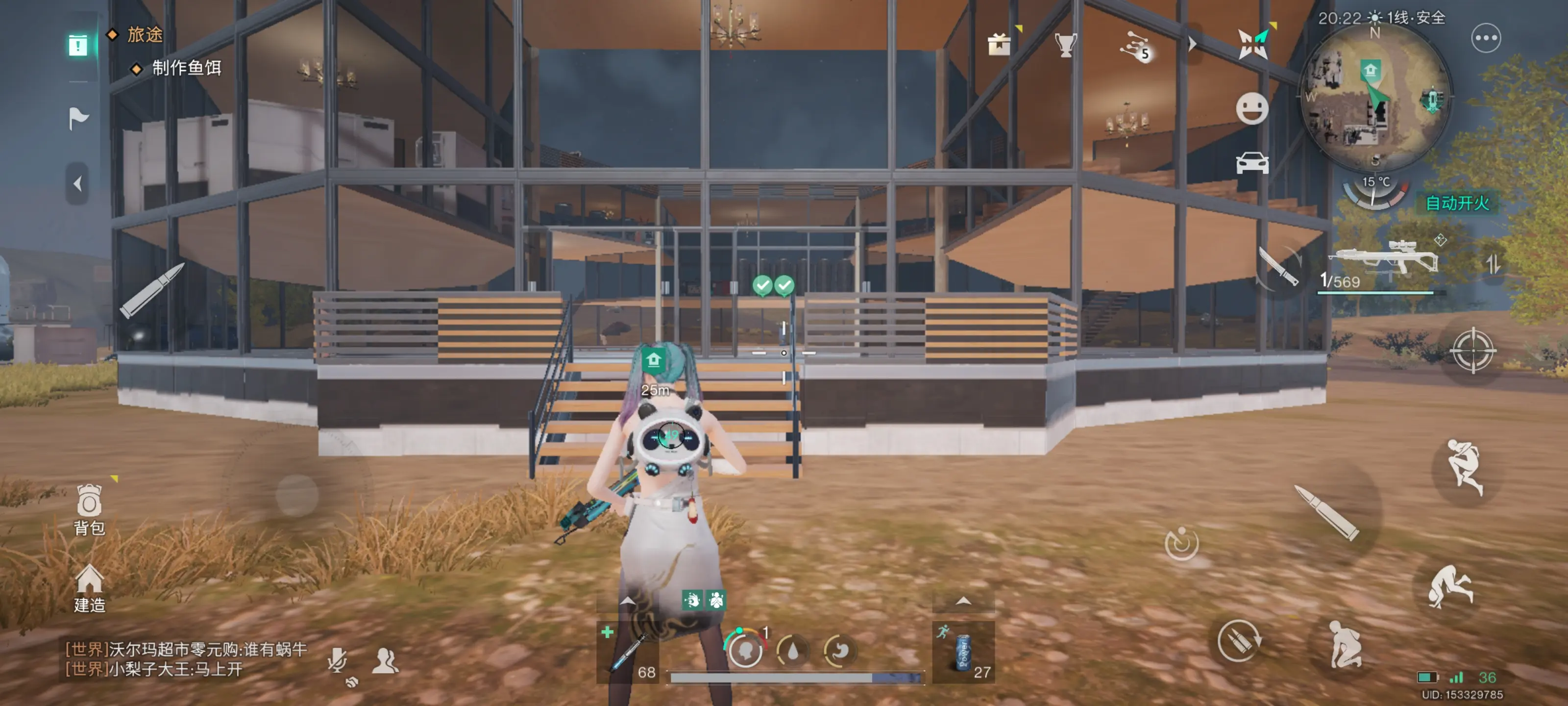Switch to the melee knife

[x=1278, y=267]
